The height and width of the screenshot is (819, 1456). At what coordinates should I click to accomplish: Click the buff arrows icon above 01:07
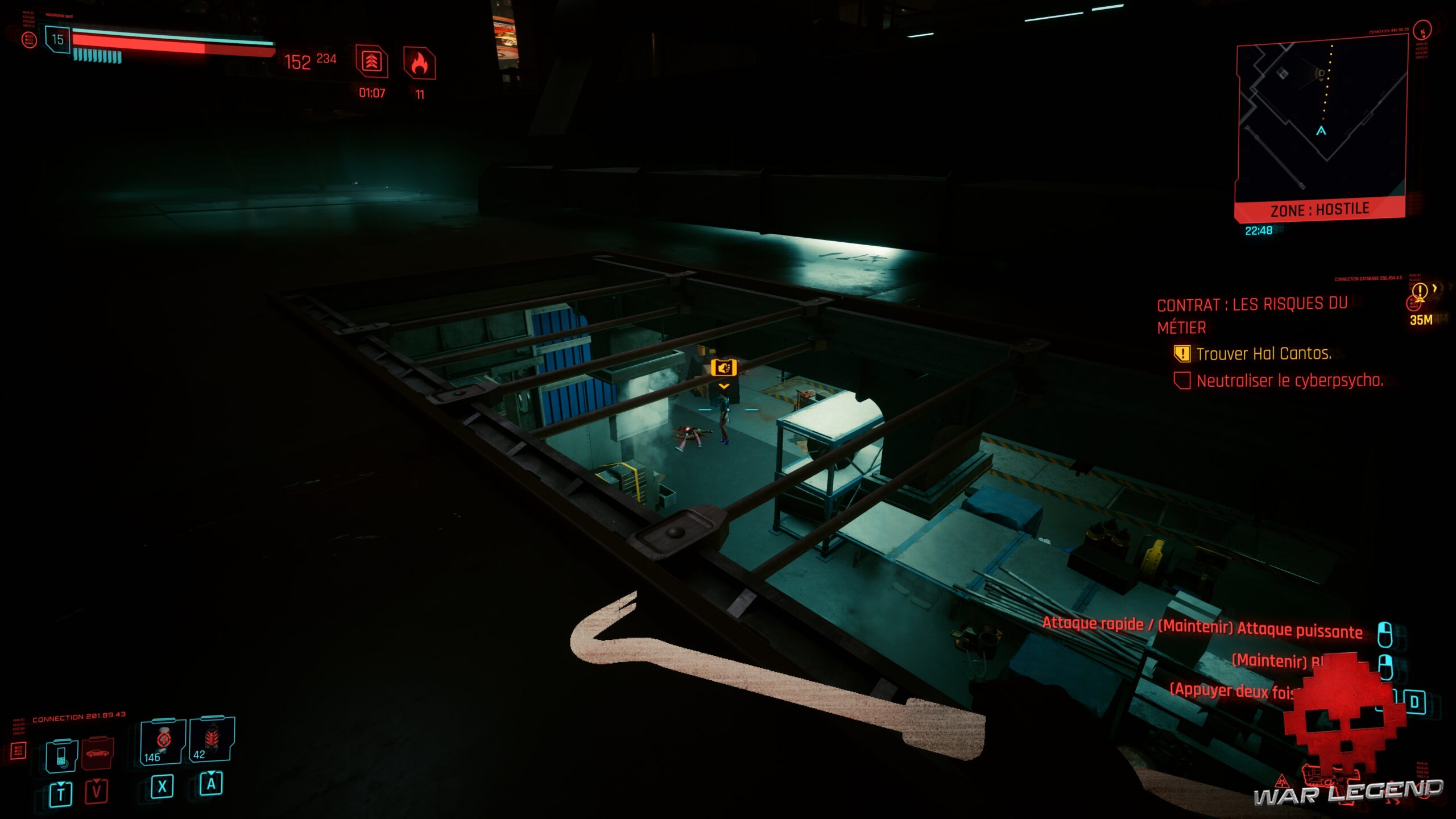pos(371,63)
